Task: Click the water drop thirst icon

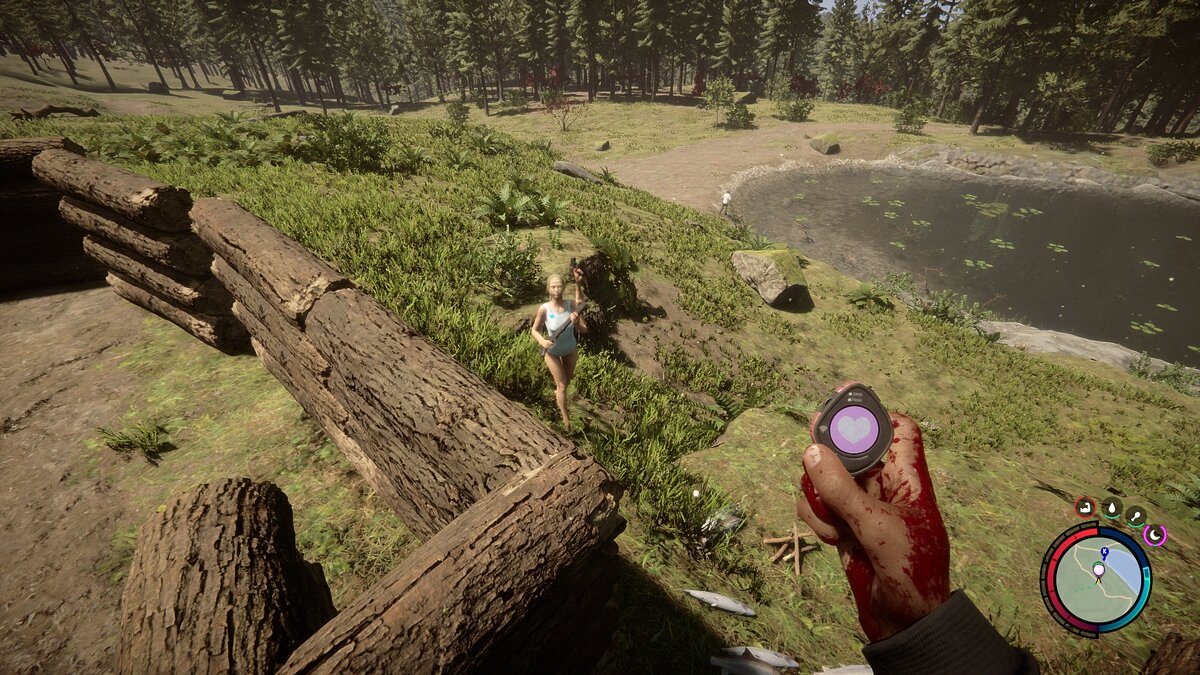Action: (x=1111, y=507)
